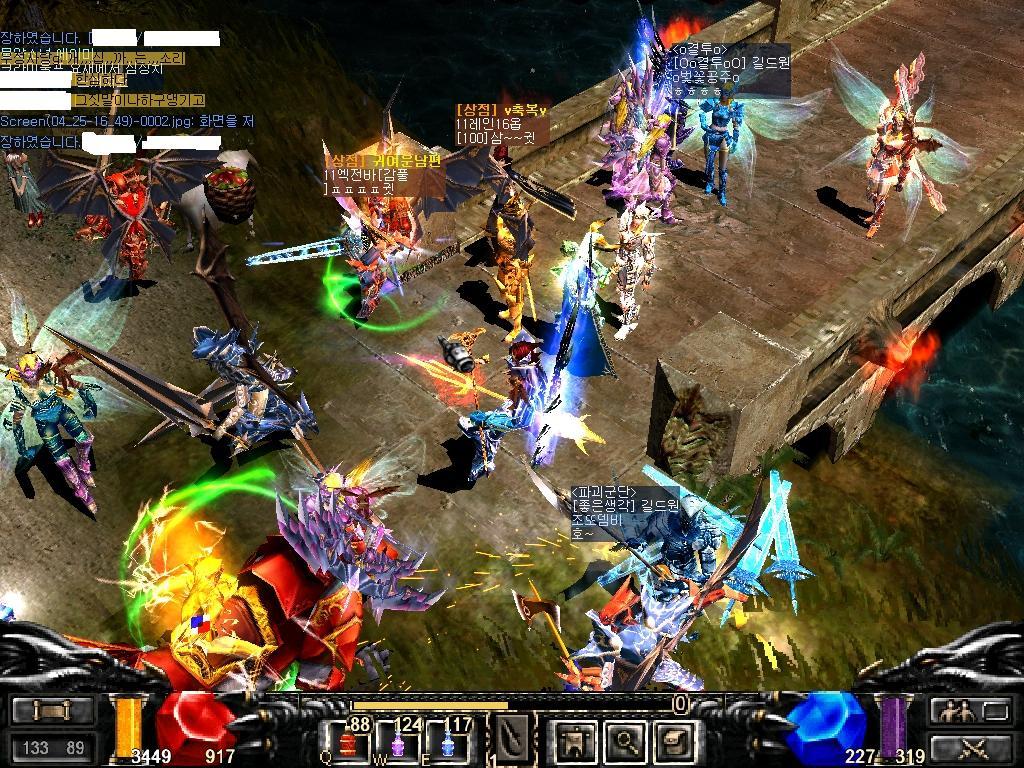Open the inventory chest button

tap(672, 741)
